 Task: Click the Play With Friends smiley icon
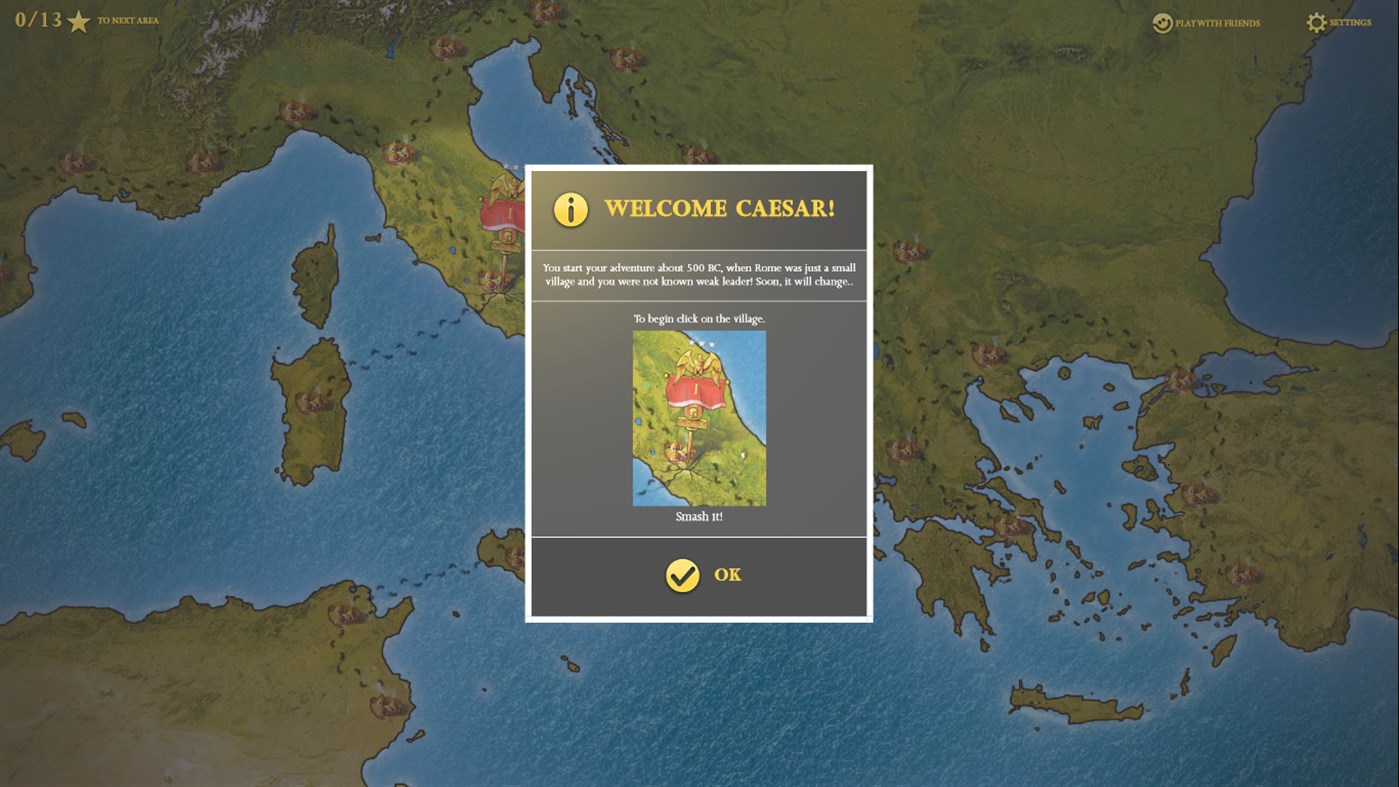point(1161,23)
